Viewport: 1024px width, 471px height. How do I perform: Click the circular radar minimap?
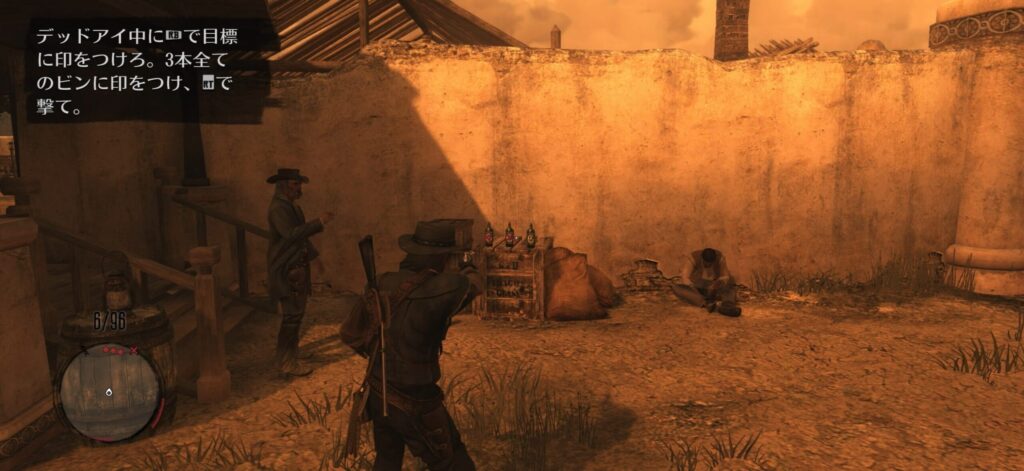pyautogui.click(x=109, y=391)
